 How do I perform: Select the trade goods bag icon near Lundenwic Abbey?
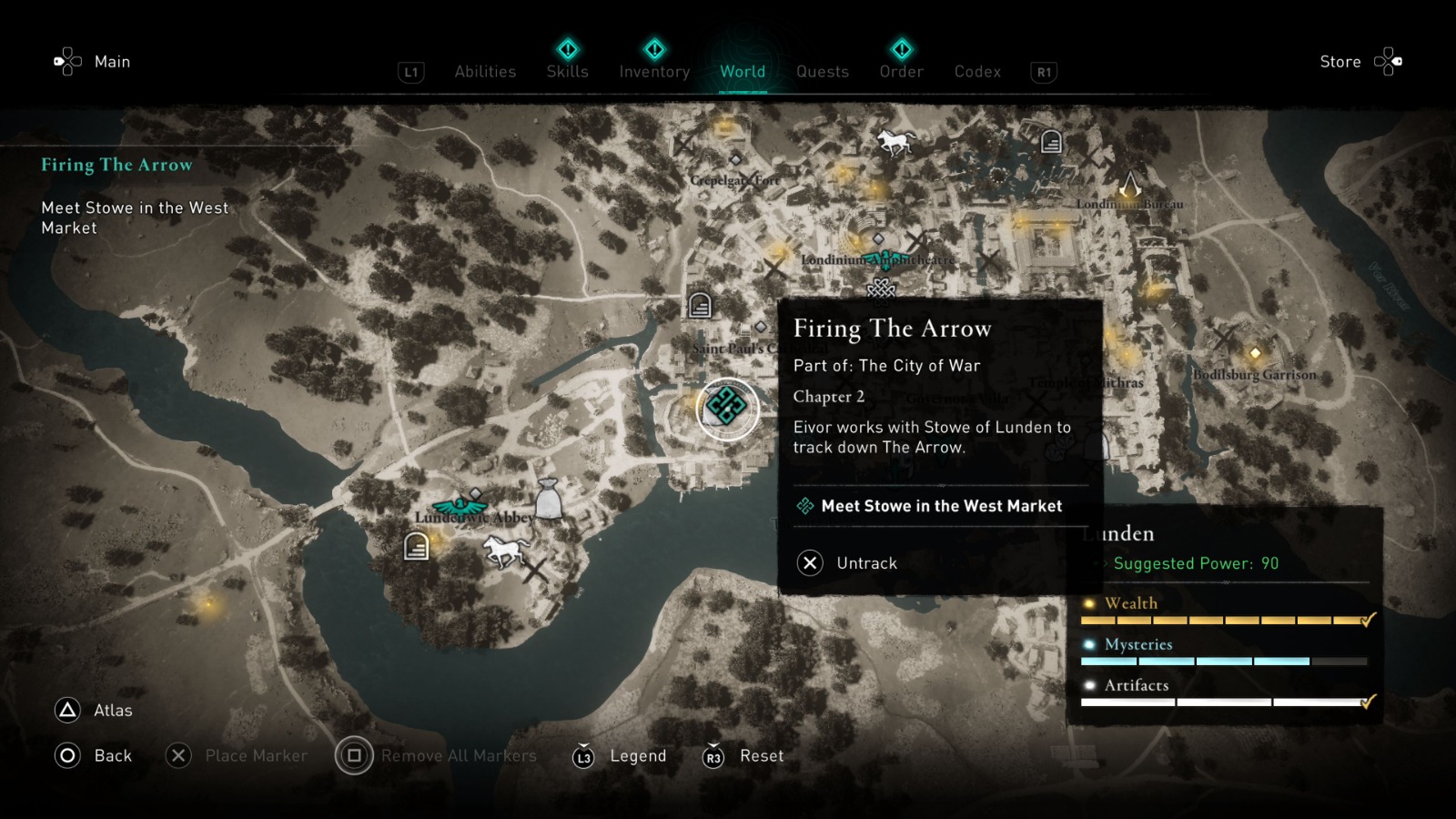click(x=549, y=499)
